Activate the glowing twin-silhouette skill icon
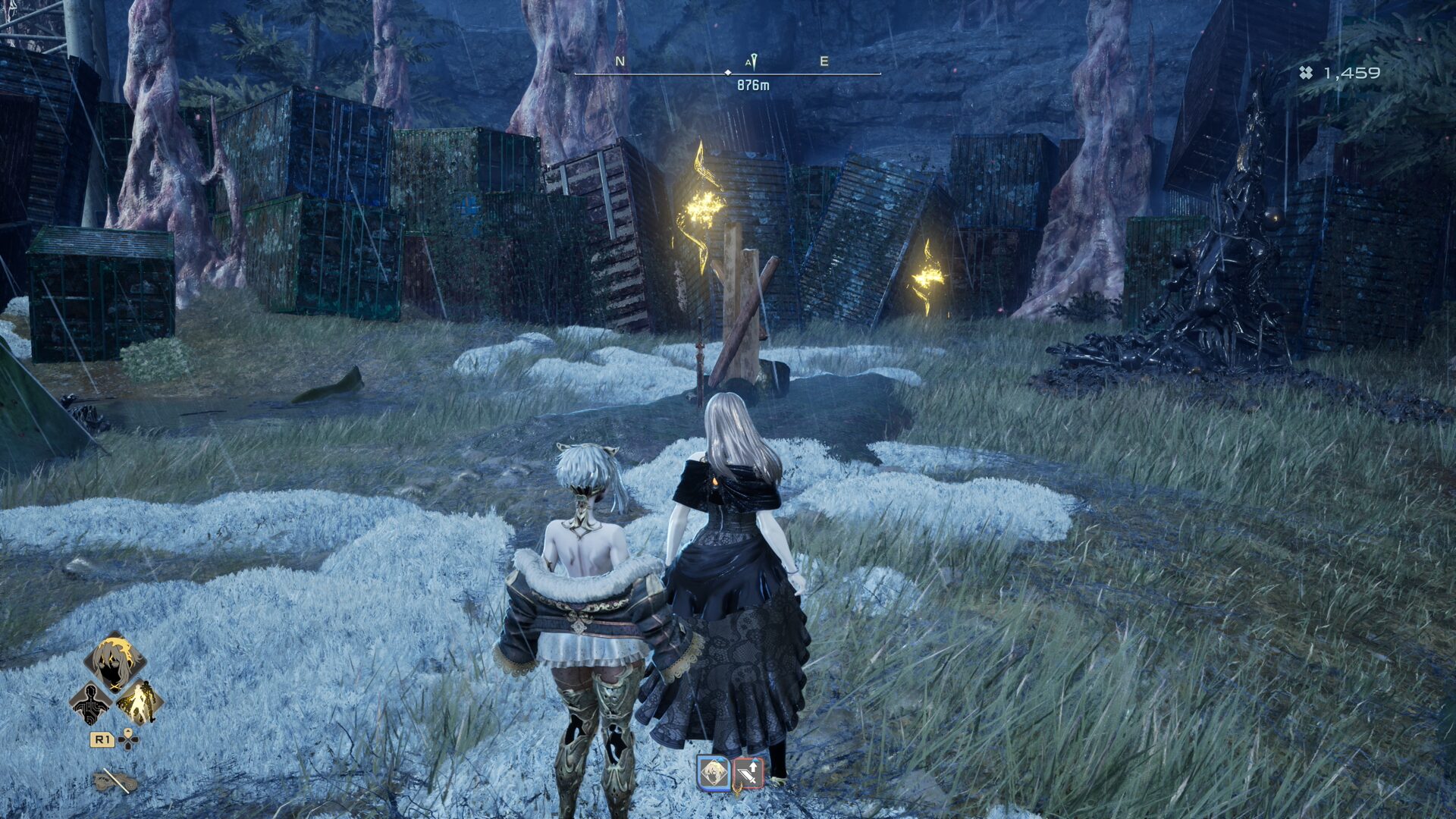The image size is (1456, 819). [x=140, y=703]
